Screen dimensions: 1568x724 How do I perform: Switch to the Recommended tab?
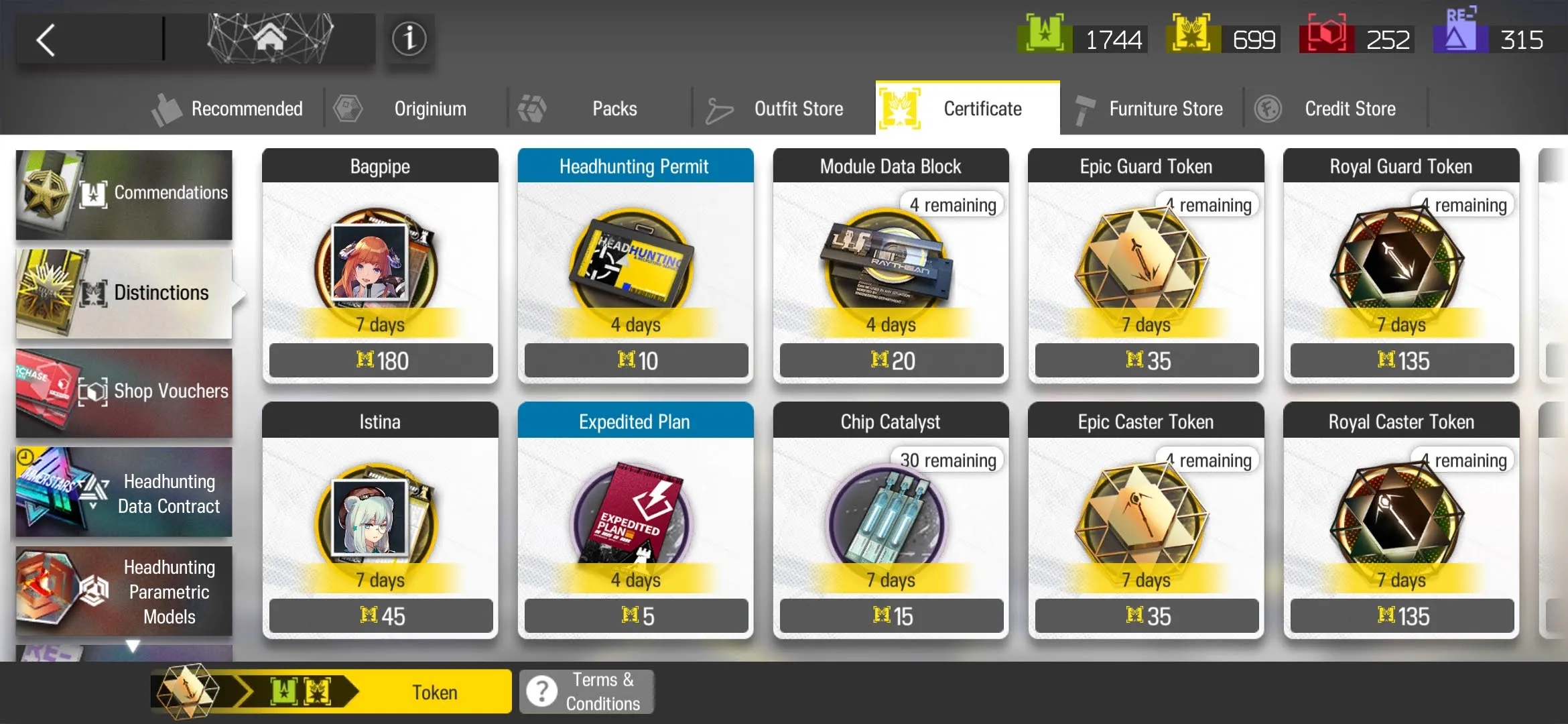pyautogui.click(x=228, y=109)
